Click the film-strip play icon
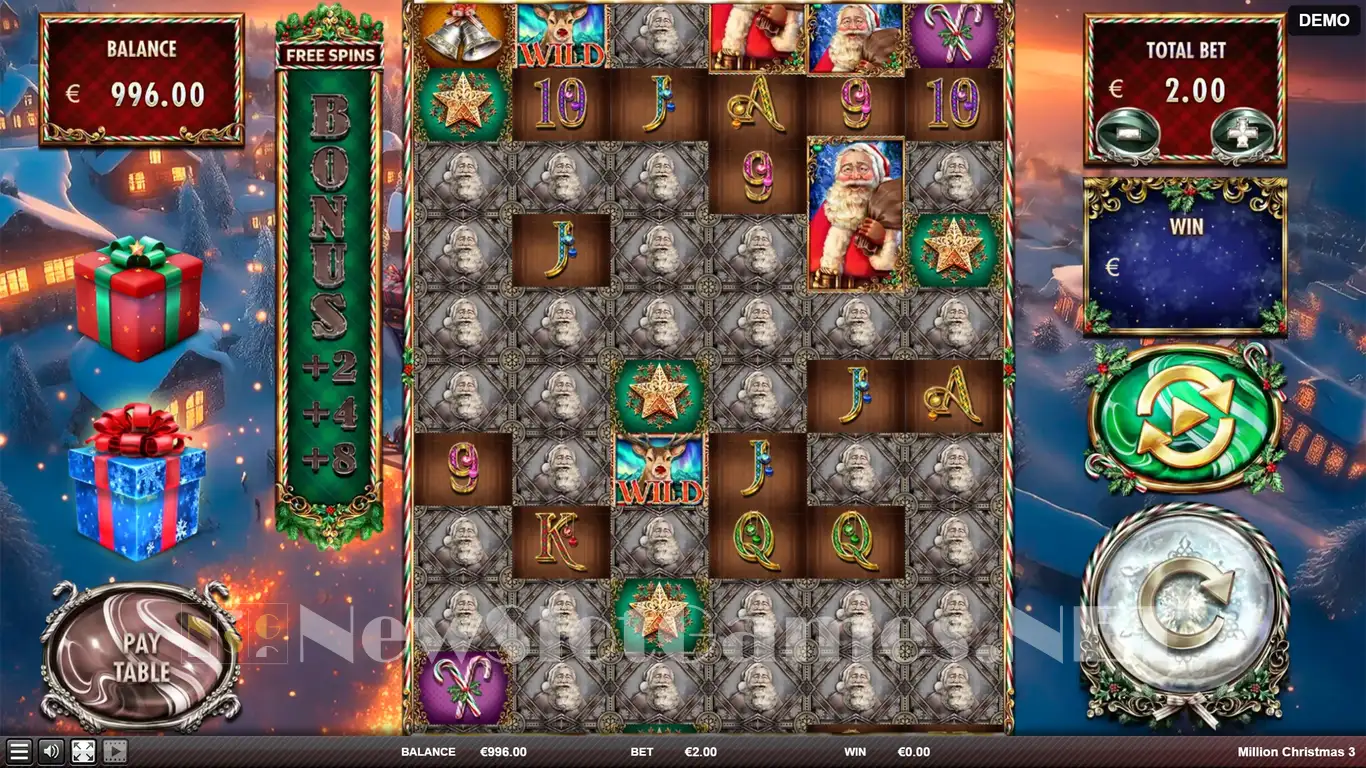 click(115, 752)
